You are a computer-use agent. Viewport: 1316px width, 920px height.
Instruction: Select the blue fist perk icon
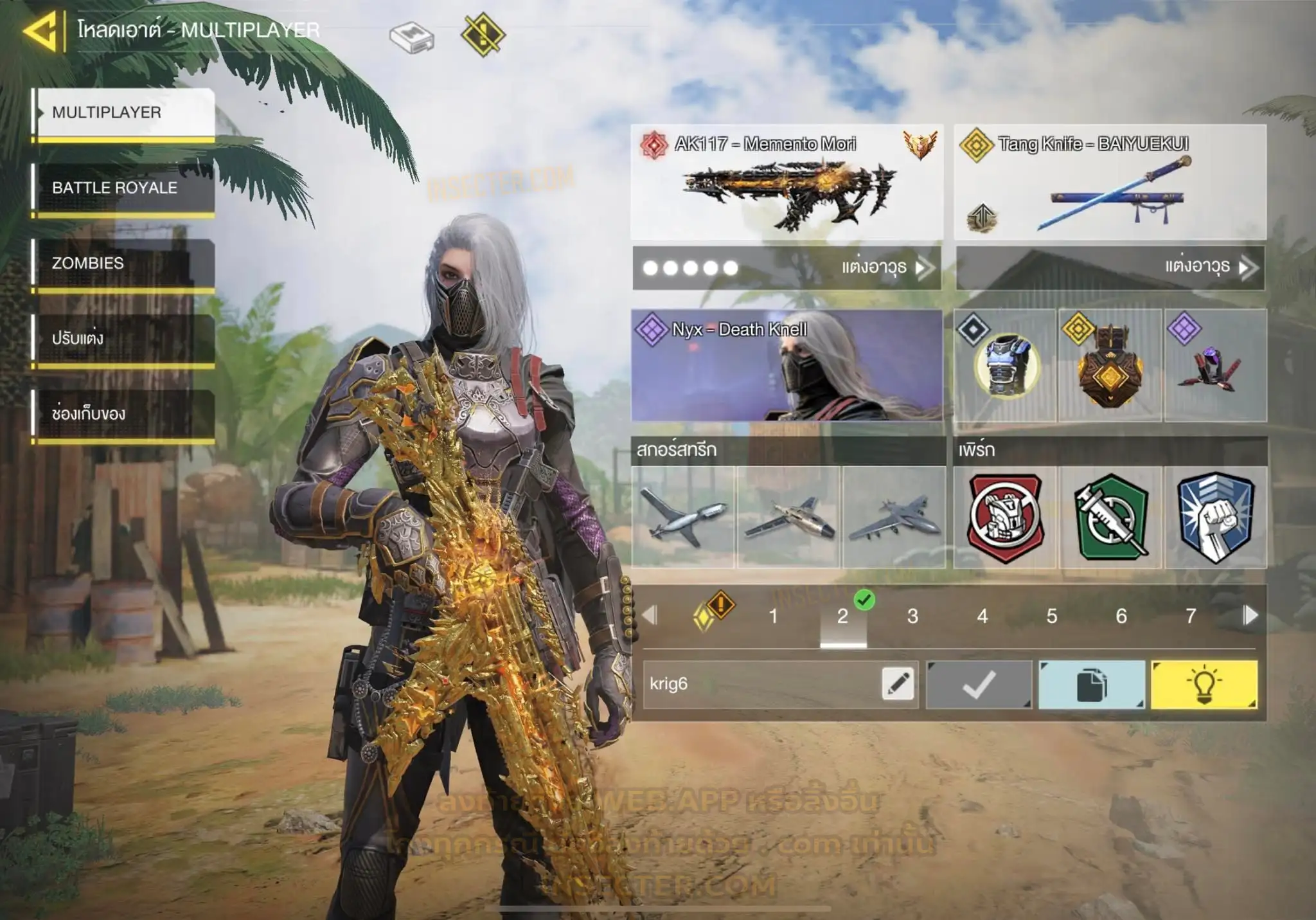pos(1215,518)
